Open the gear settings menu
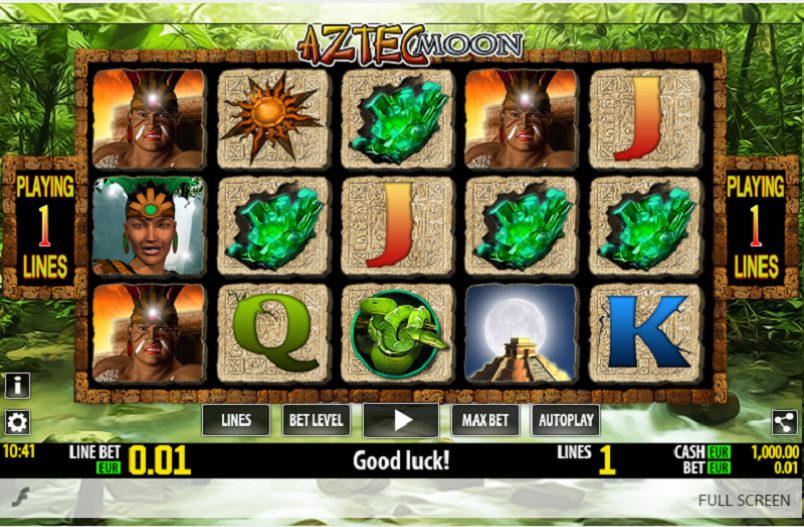 [x=17, y=421]
